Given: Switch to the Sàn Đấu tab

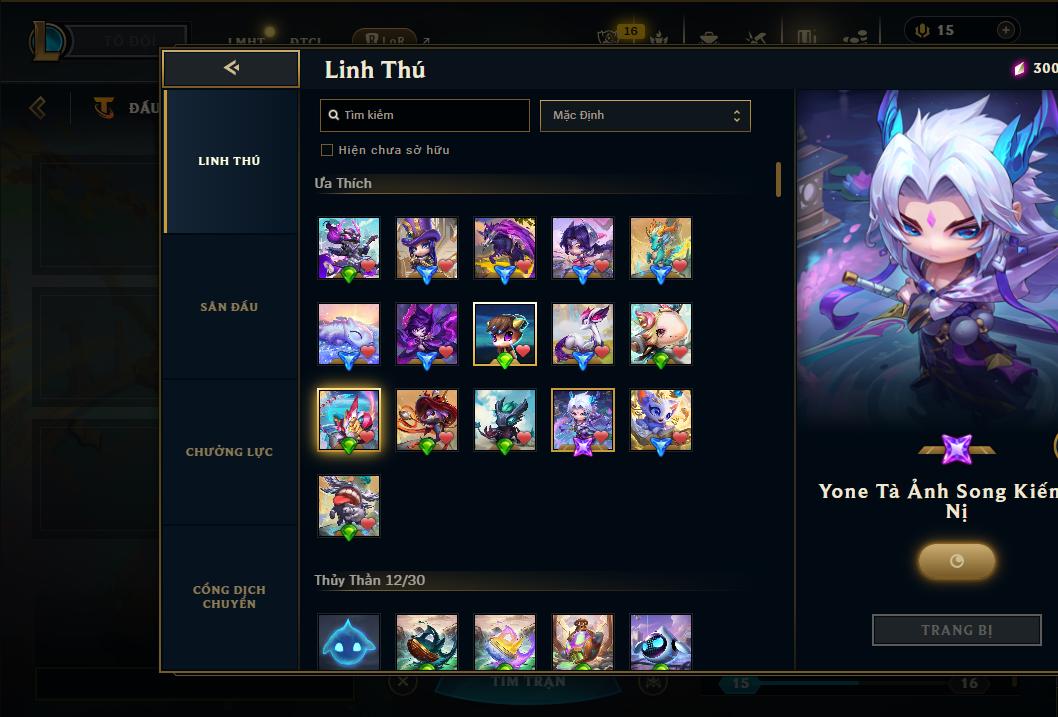Looking at the screenshot, I should pos(229,307).
